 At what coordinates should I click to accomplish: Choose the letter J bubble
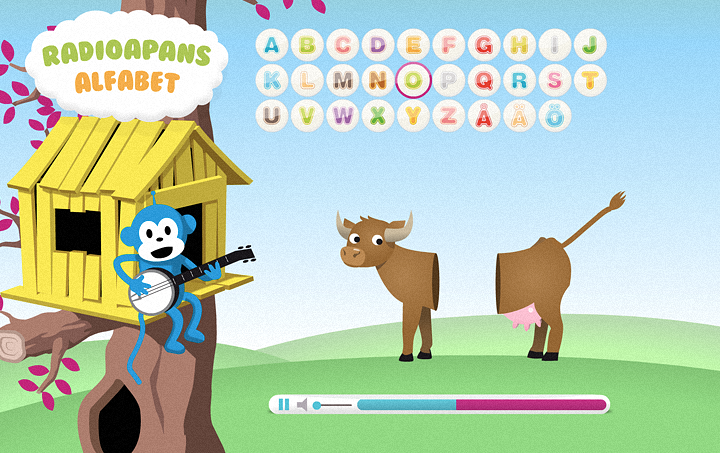tap(590, 45)
